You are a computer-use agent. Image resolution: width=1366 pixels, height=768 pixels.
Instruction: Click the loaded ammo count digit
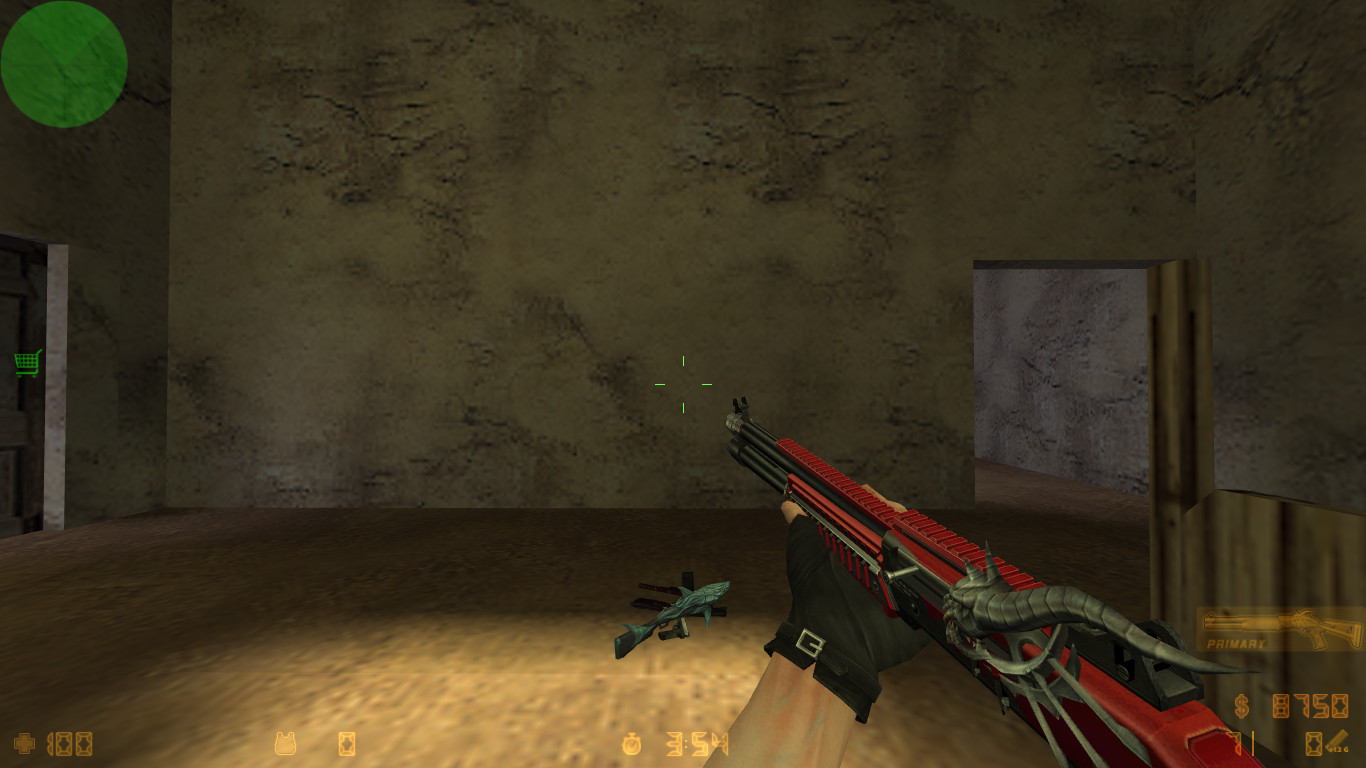pos(1236,744)
